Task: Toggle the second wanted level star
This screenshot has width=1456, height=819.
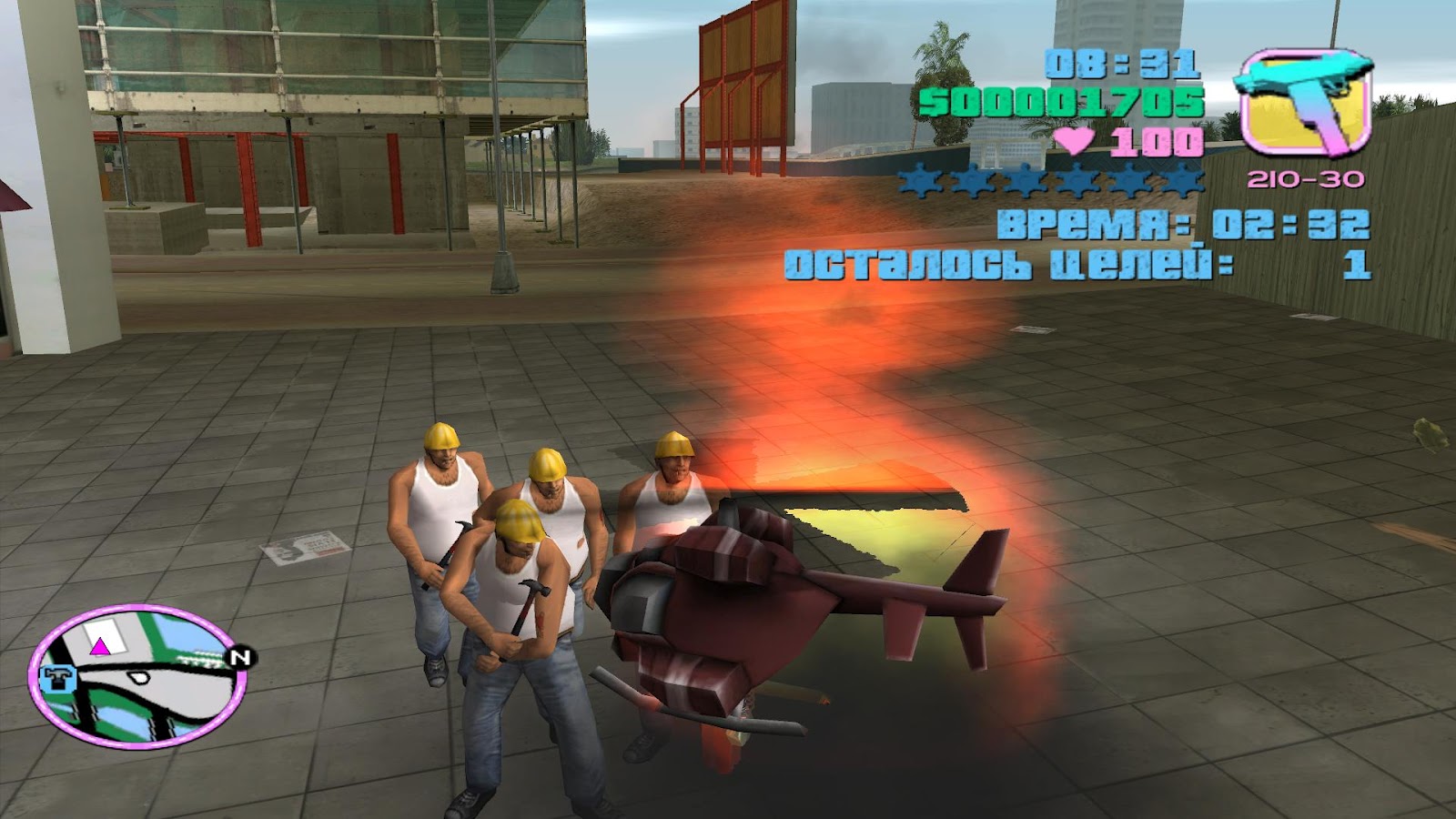Action: (x=975, y=182)
